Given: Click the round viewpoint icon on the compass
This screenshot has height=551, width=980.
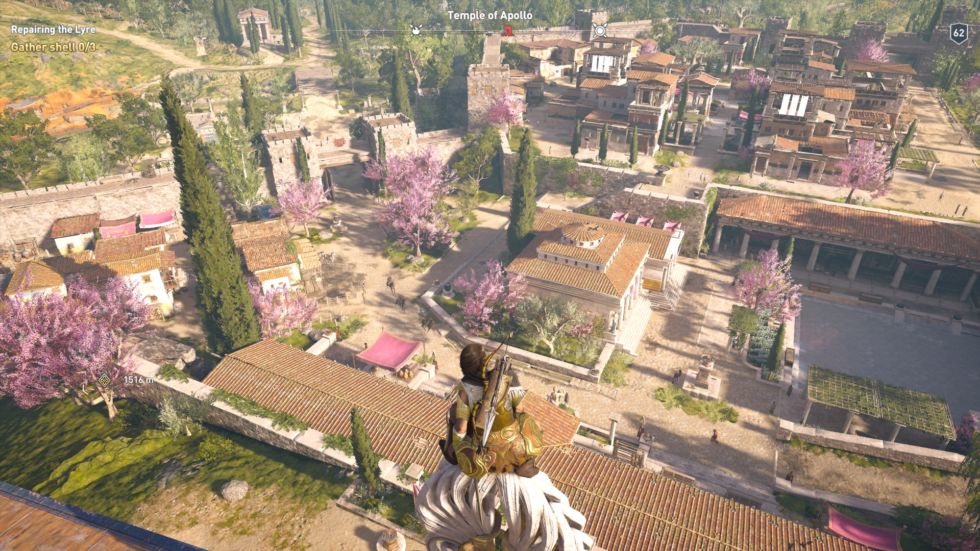Looking at the screenshot, I should click(601, 31).
